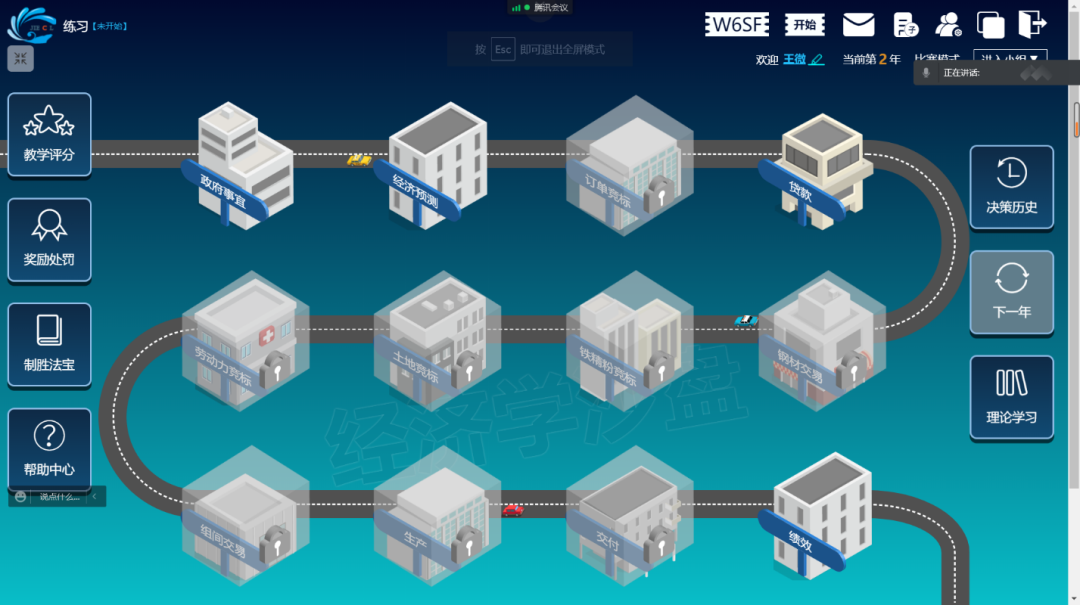
Task: Click the 说点什么 chat input box
Action: click(59, 496)
